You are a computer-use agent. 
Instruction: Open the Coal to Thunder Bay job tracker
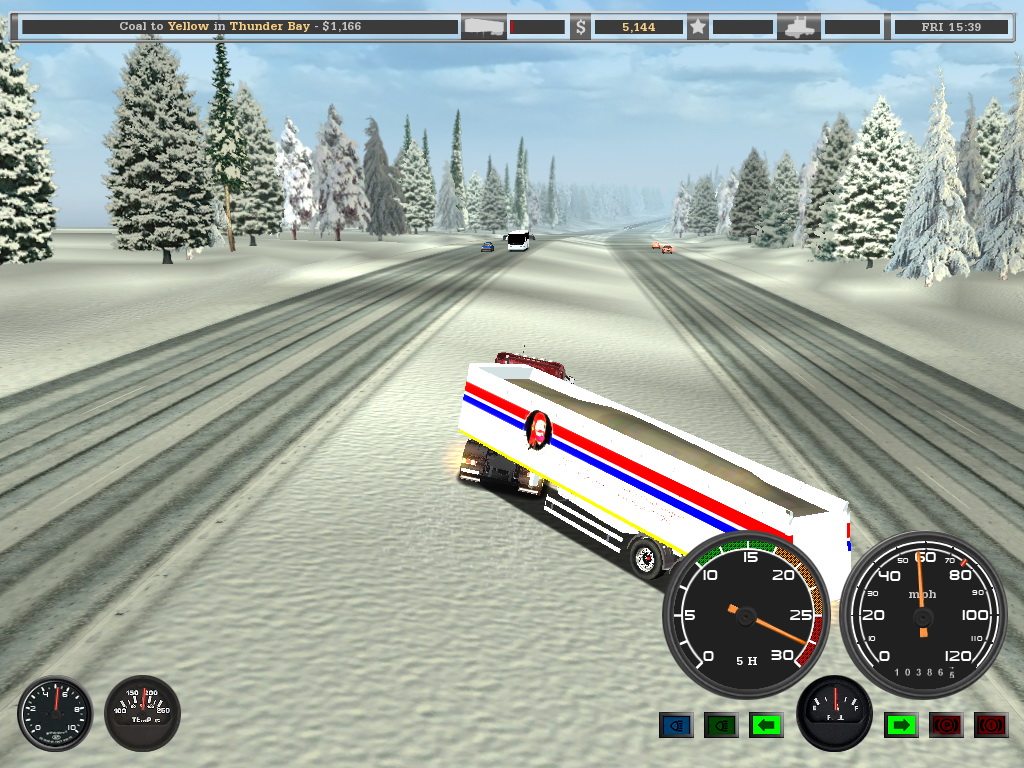click(x=240, y=27)
